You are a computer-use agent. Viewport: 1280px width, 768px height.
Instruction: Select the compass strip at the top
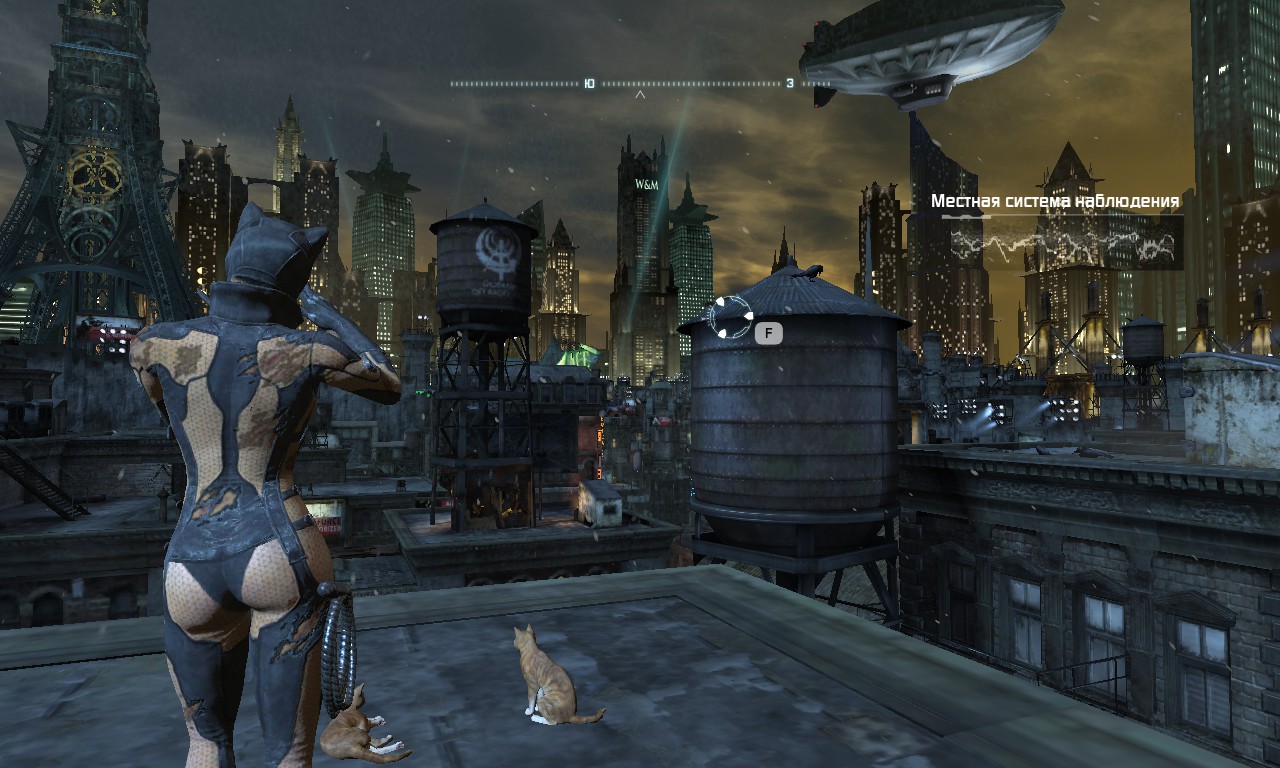640,84
